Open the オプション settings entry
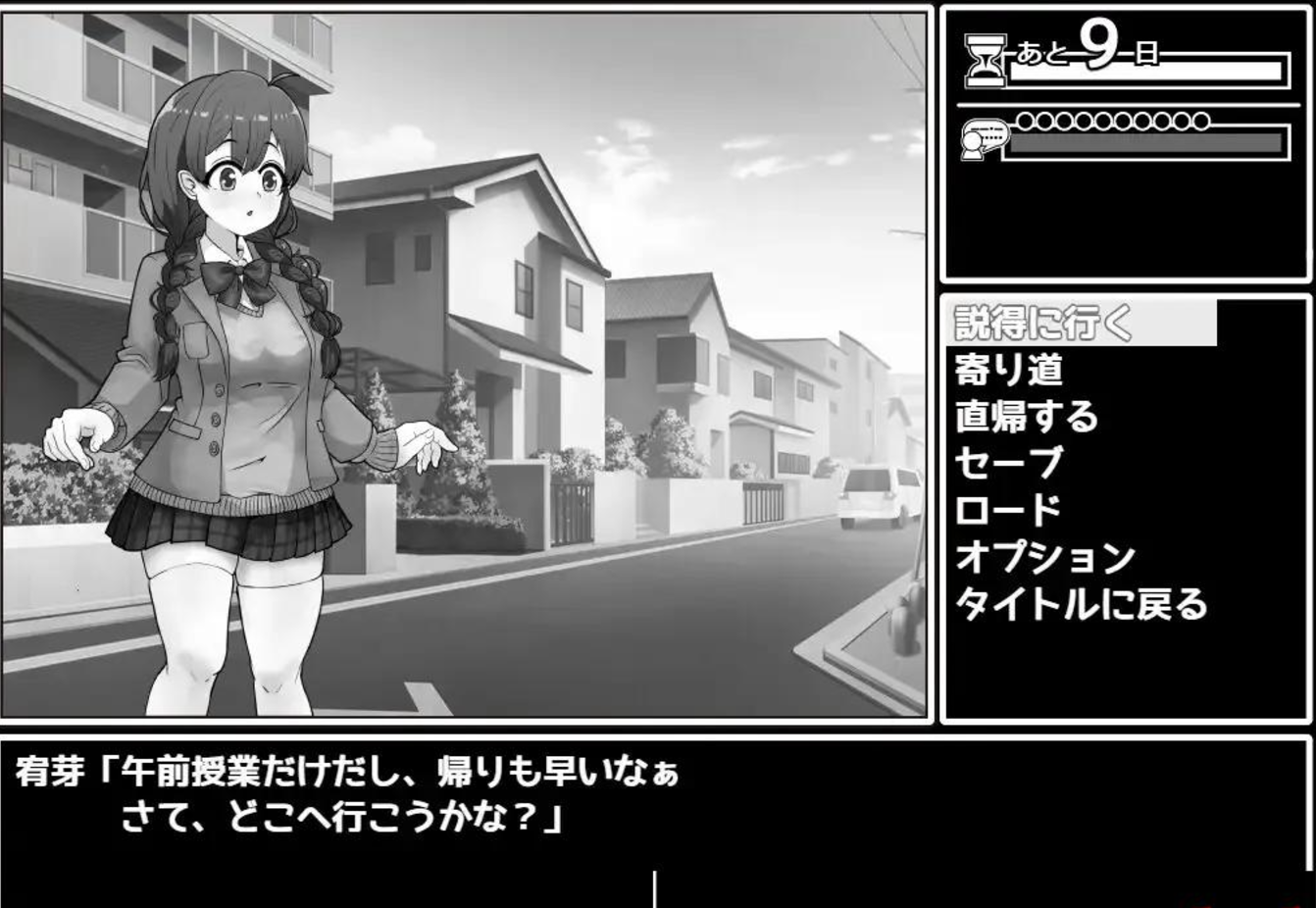Viewport: 1316px width, 908px height. click(1045, 556)
